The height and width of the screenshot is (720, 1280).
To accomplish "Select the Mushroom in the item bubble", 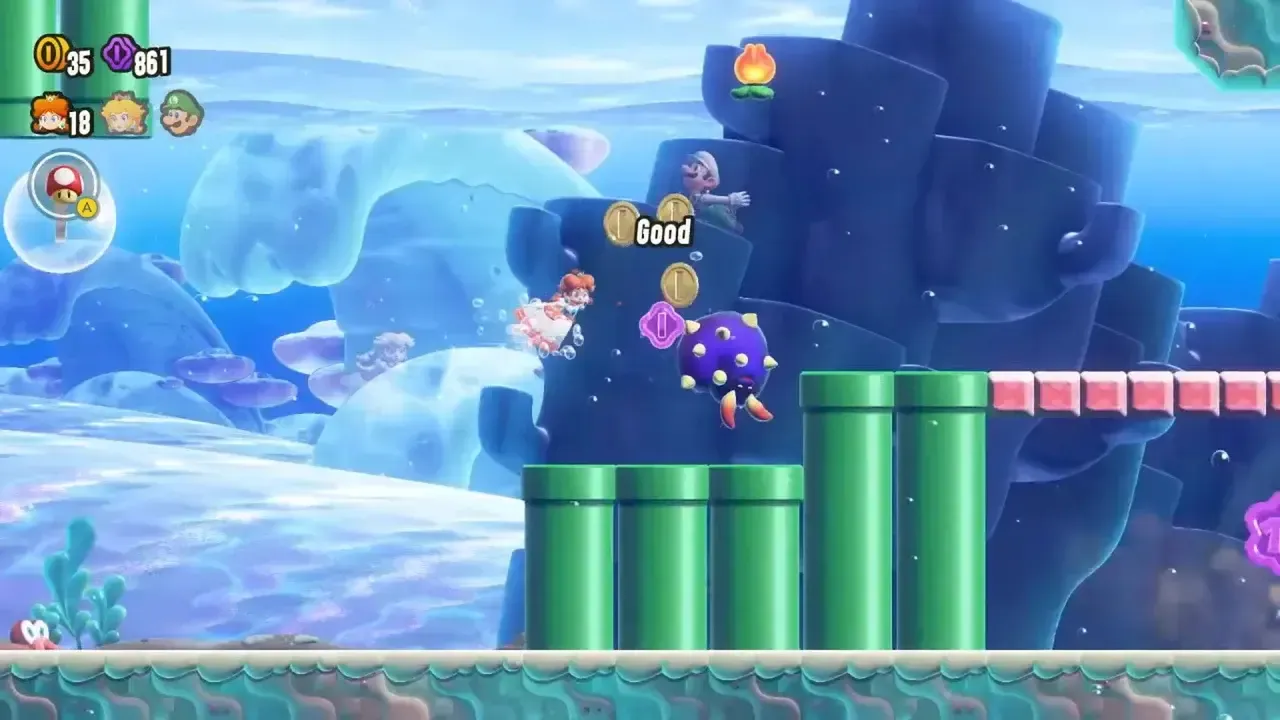I will (x=62, y=185).
